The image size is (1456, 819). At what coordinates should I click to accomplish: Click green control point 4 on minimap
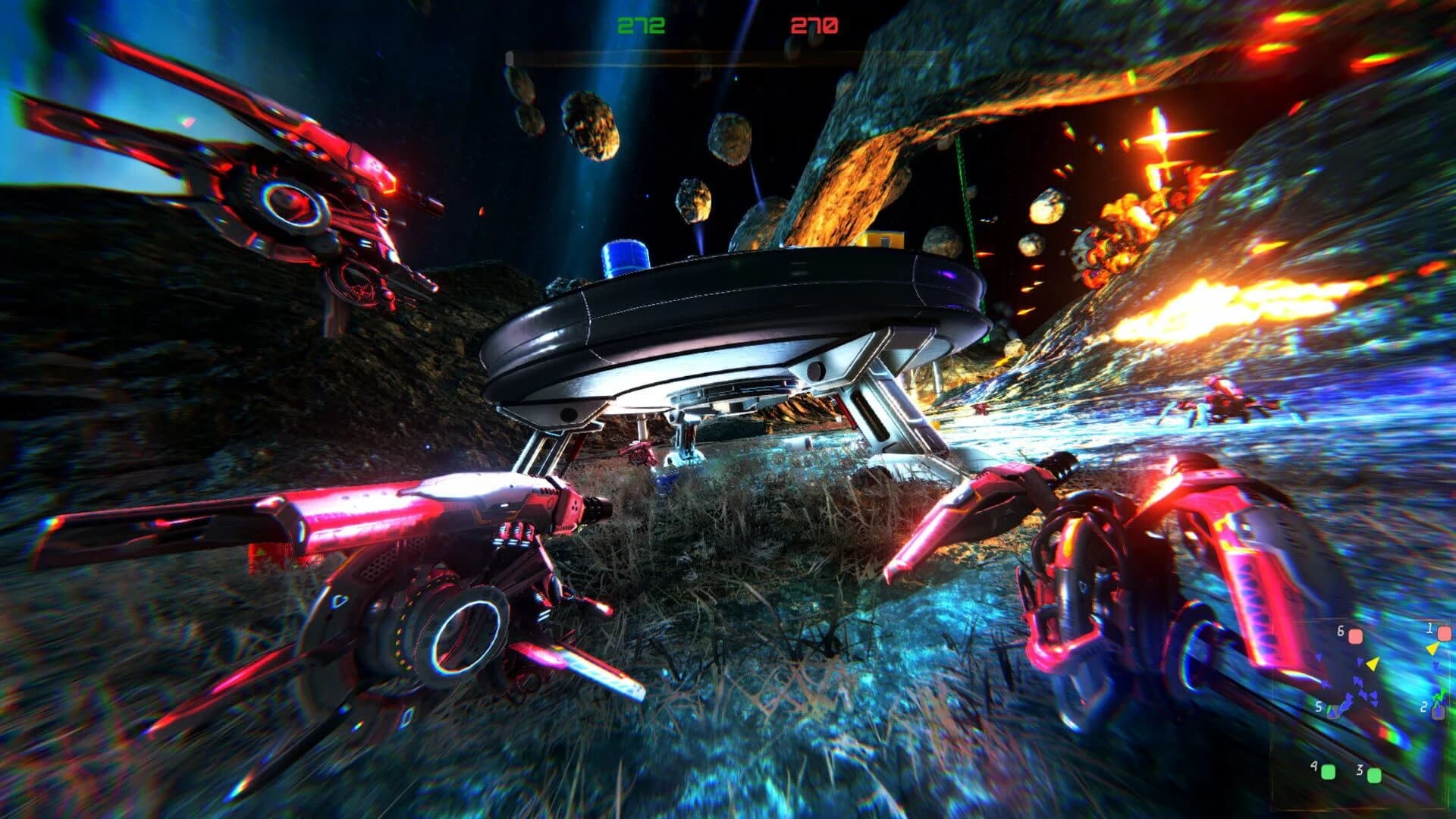pos(1328,773)
